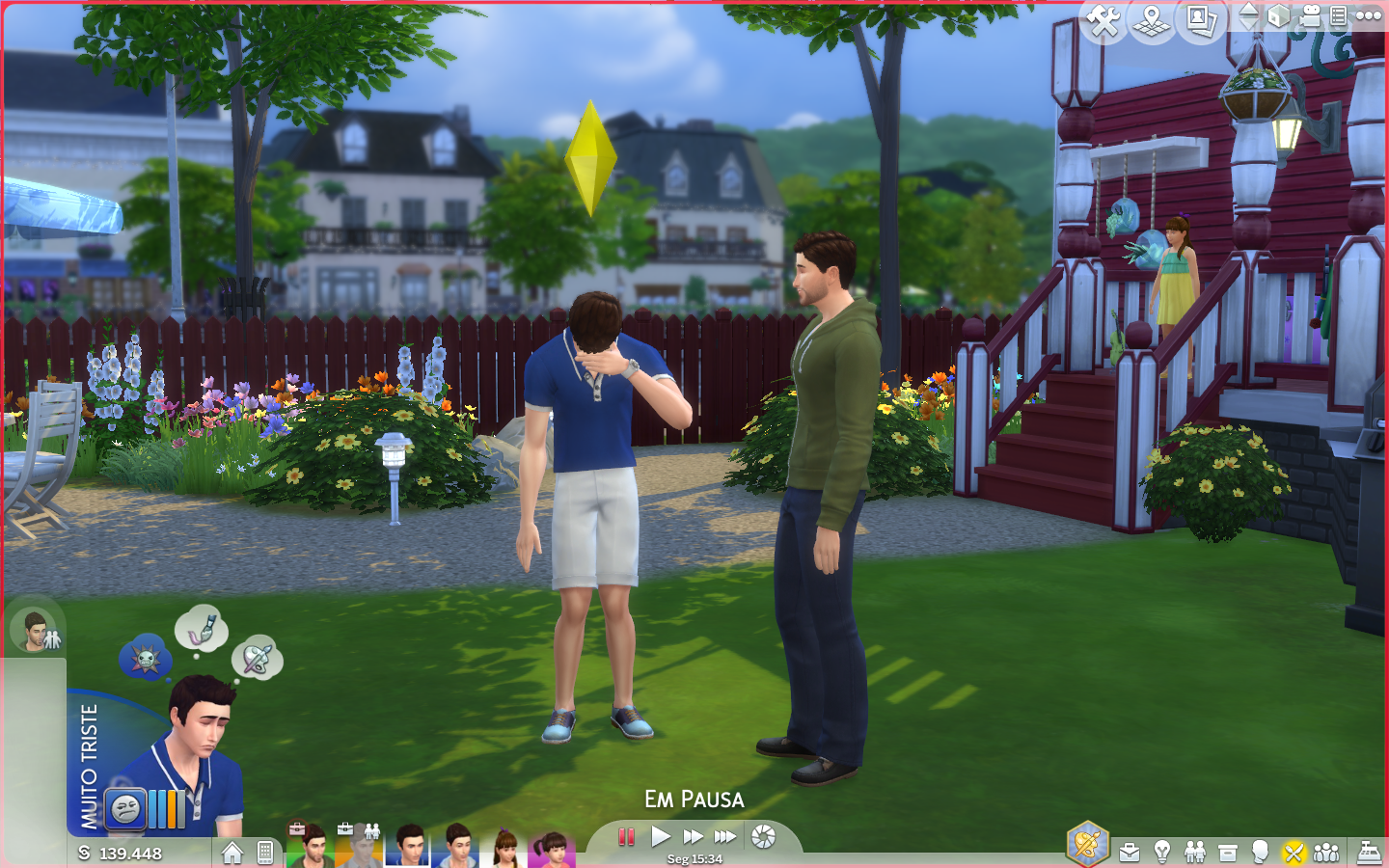The width and height of the screenshot is (1389, 868).
Task: Open the needs fork-and-knife panel
Action: pyautogui.click(x=1294, y=853)
